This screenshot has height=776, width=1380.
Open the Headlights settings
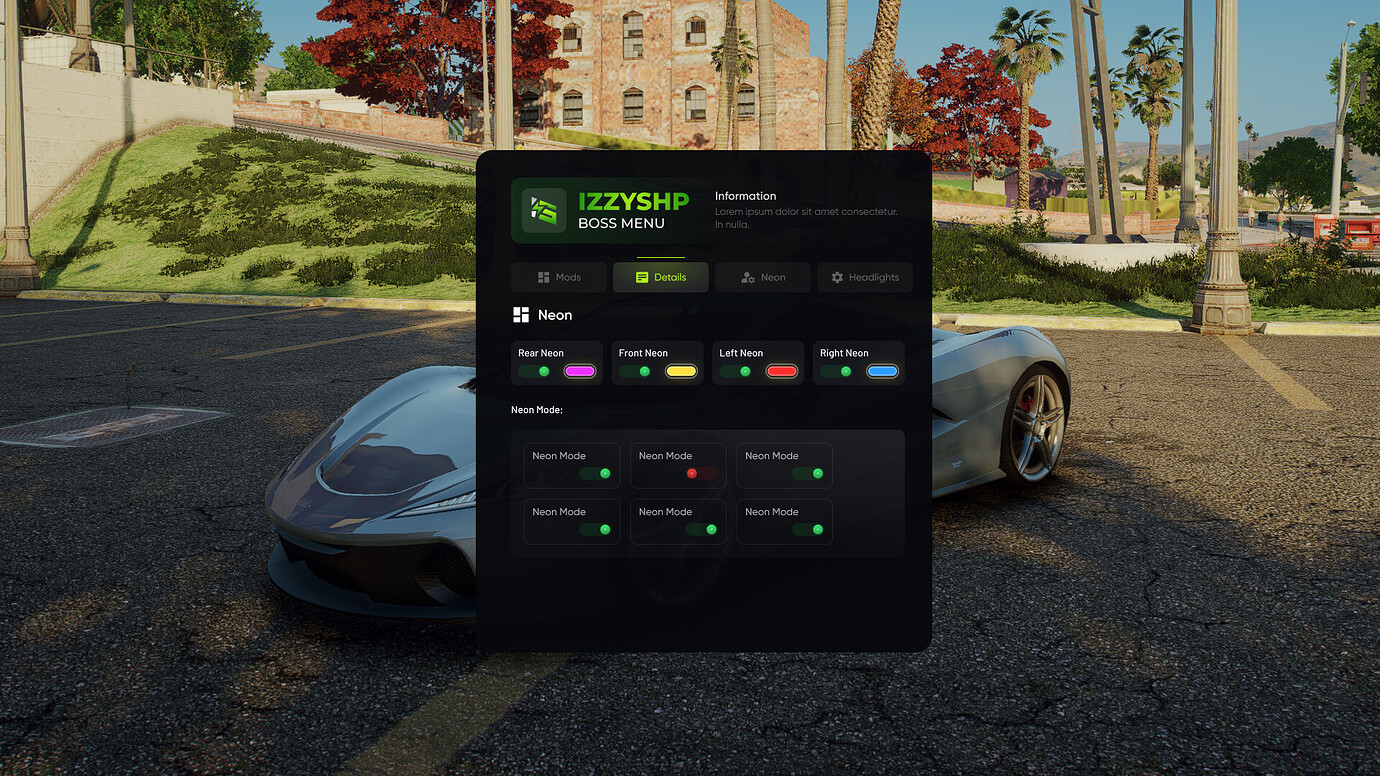864,277
